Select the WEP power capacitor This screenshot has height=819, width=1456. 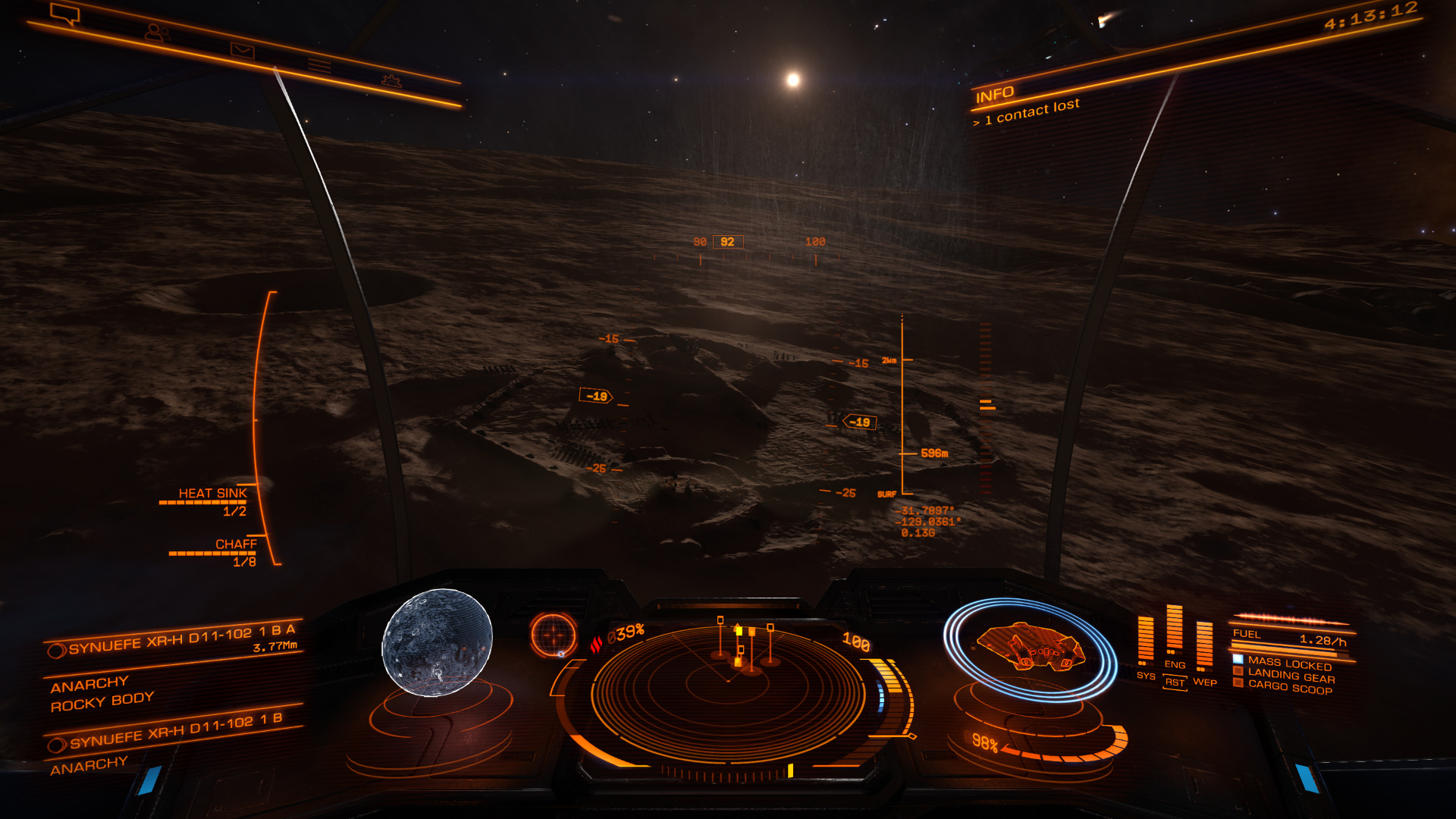1204,646
